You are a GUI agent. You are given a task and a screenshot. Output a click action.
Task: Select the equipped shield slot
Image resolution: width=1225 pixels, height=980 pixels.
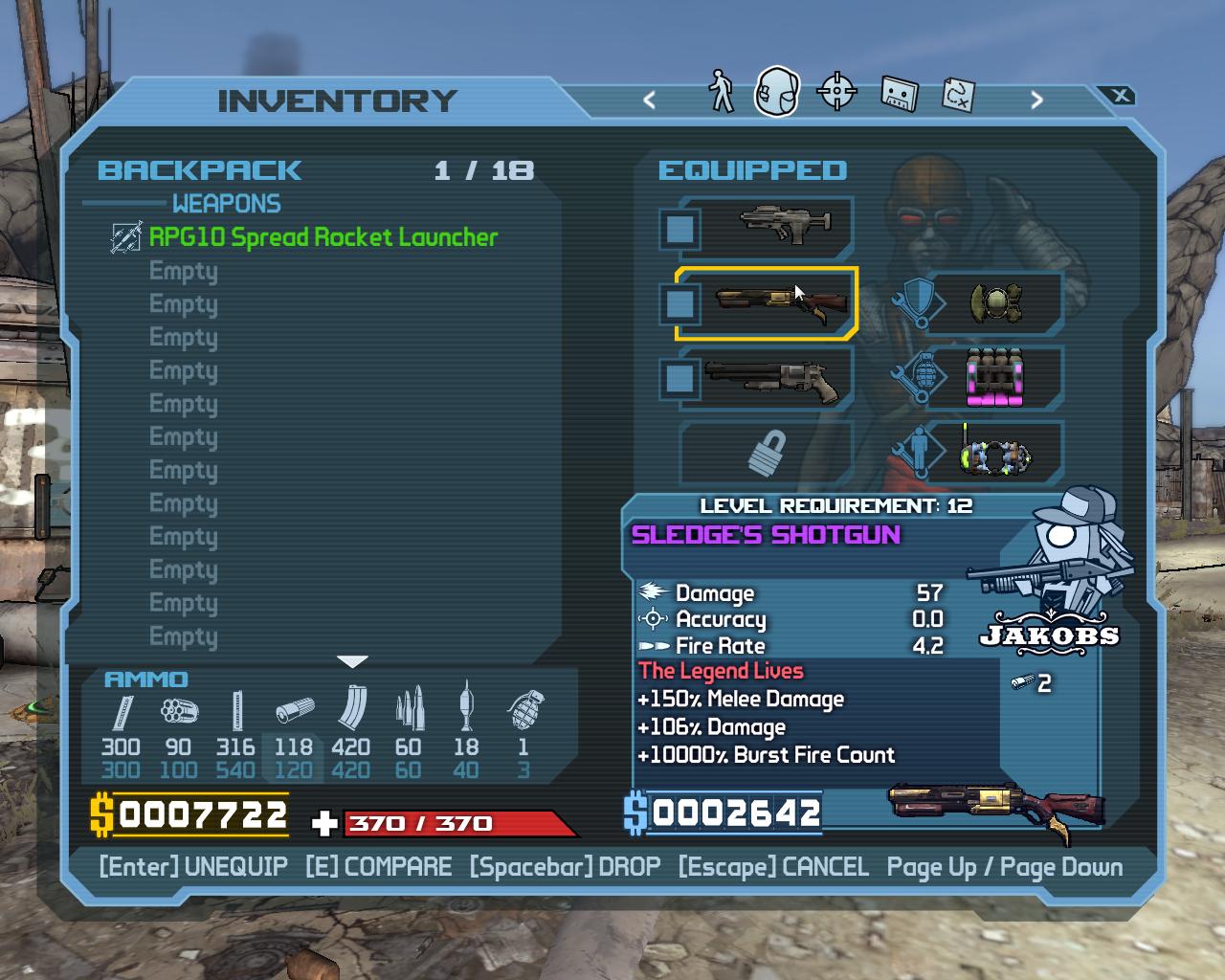click(x=994, y=303)
